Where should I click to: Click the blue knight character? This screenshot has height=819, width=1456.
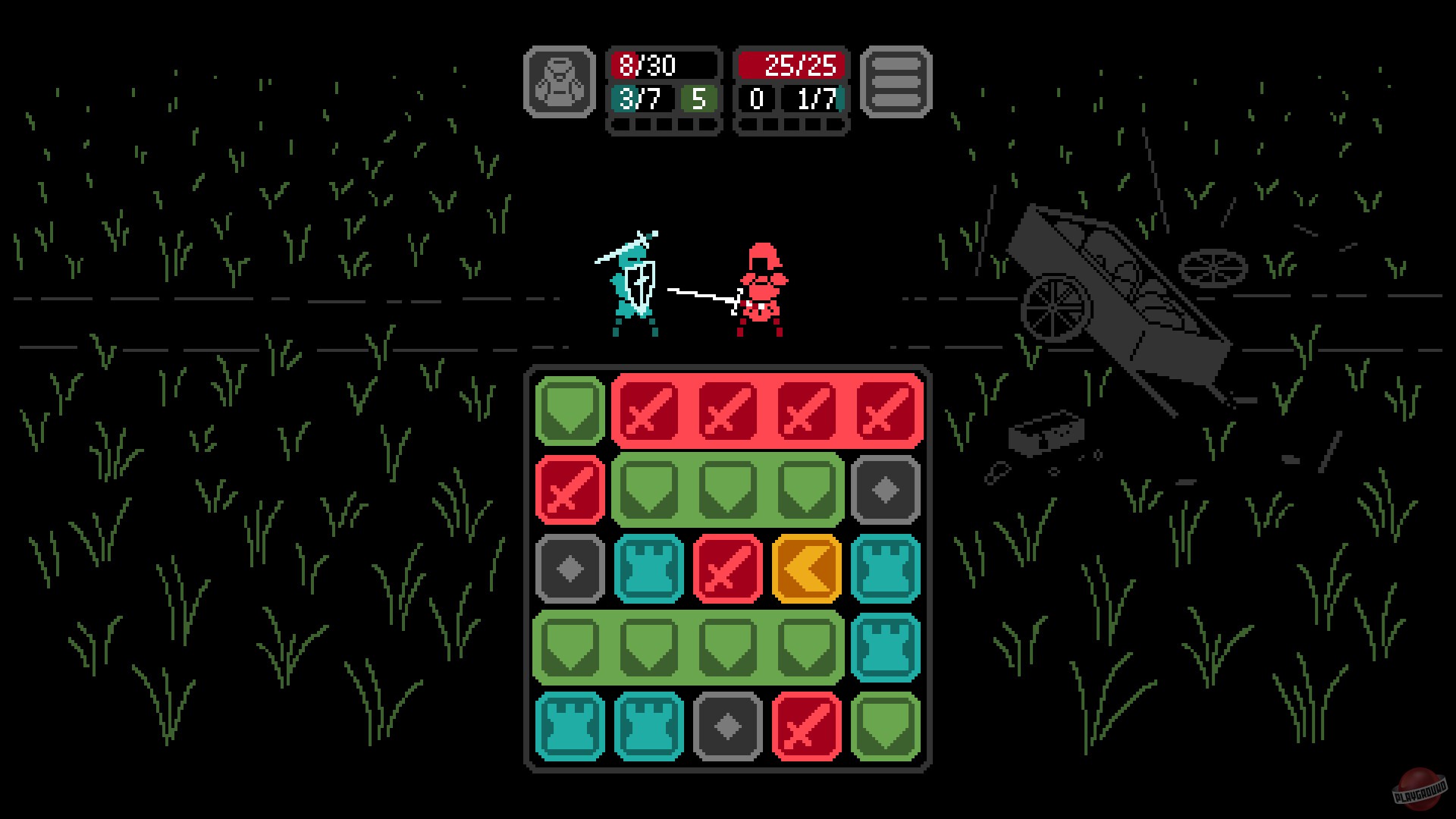pos(629,288)
